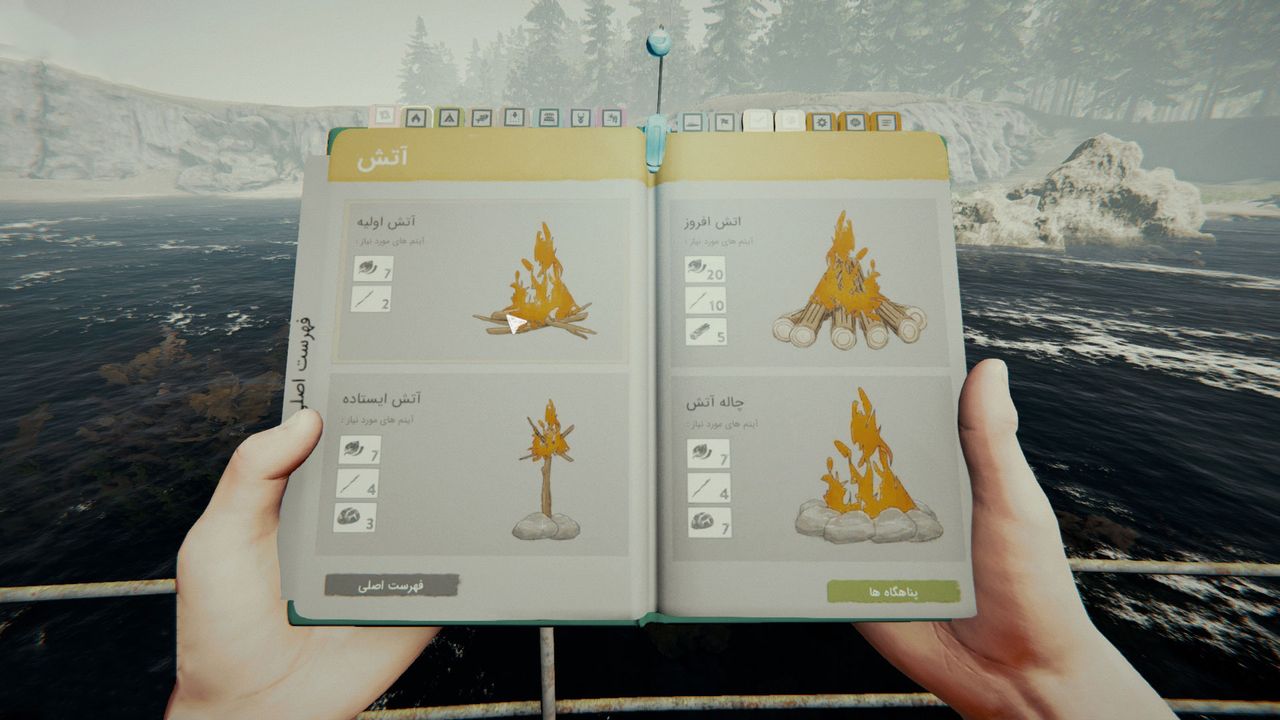Click the vertical فهرست اصلی side tab
Viewport: 1280px width, 720px height.
[301, 365]
